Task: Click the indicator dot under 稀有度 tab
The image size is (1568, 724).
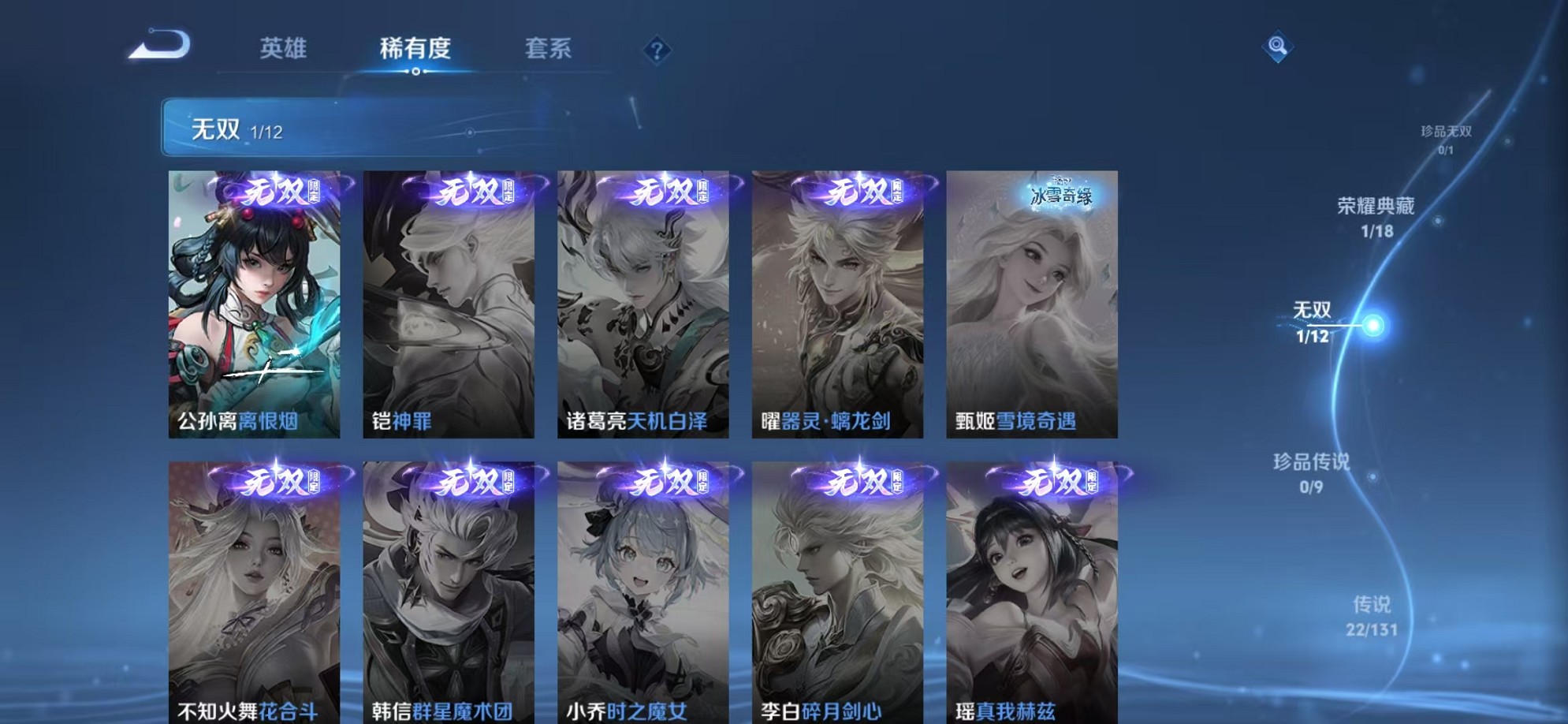Action: (416, 71)
